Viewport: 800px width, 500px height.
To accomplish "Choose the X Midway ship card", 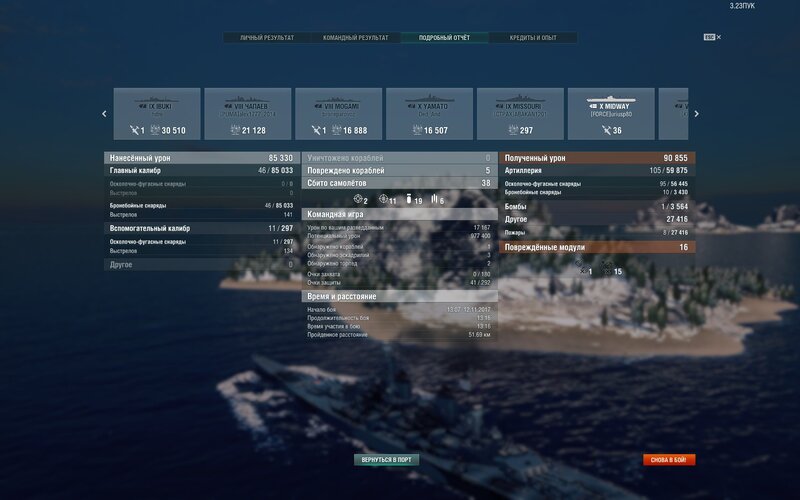I will point(611,114).
